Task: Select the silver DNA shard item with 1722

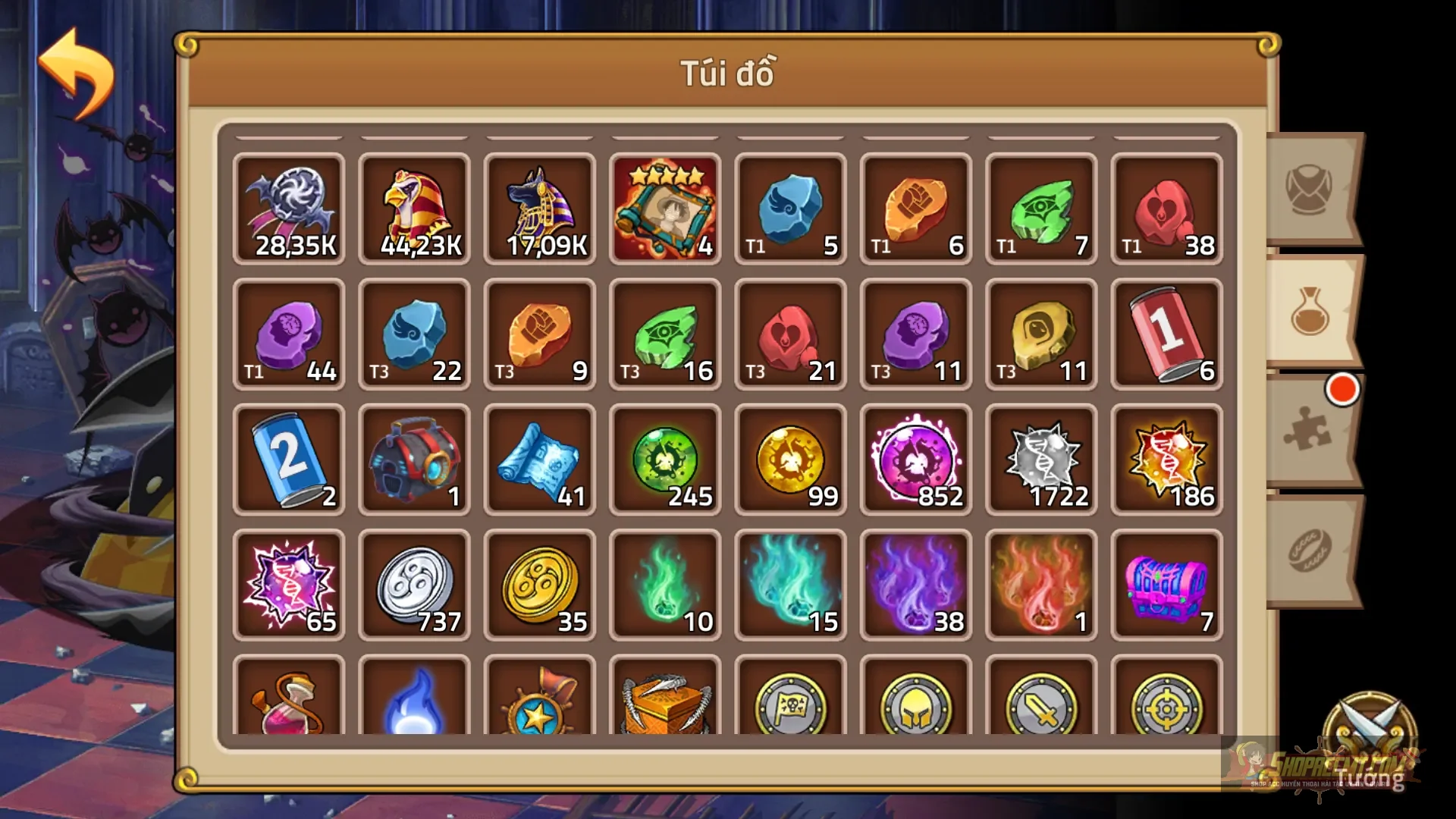Action: (1040, 459)
